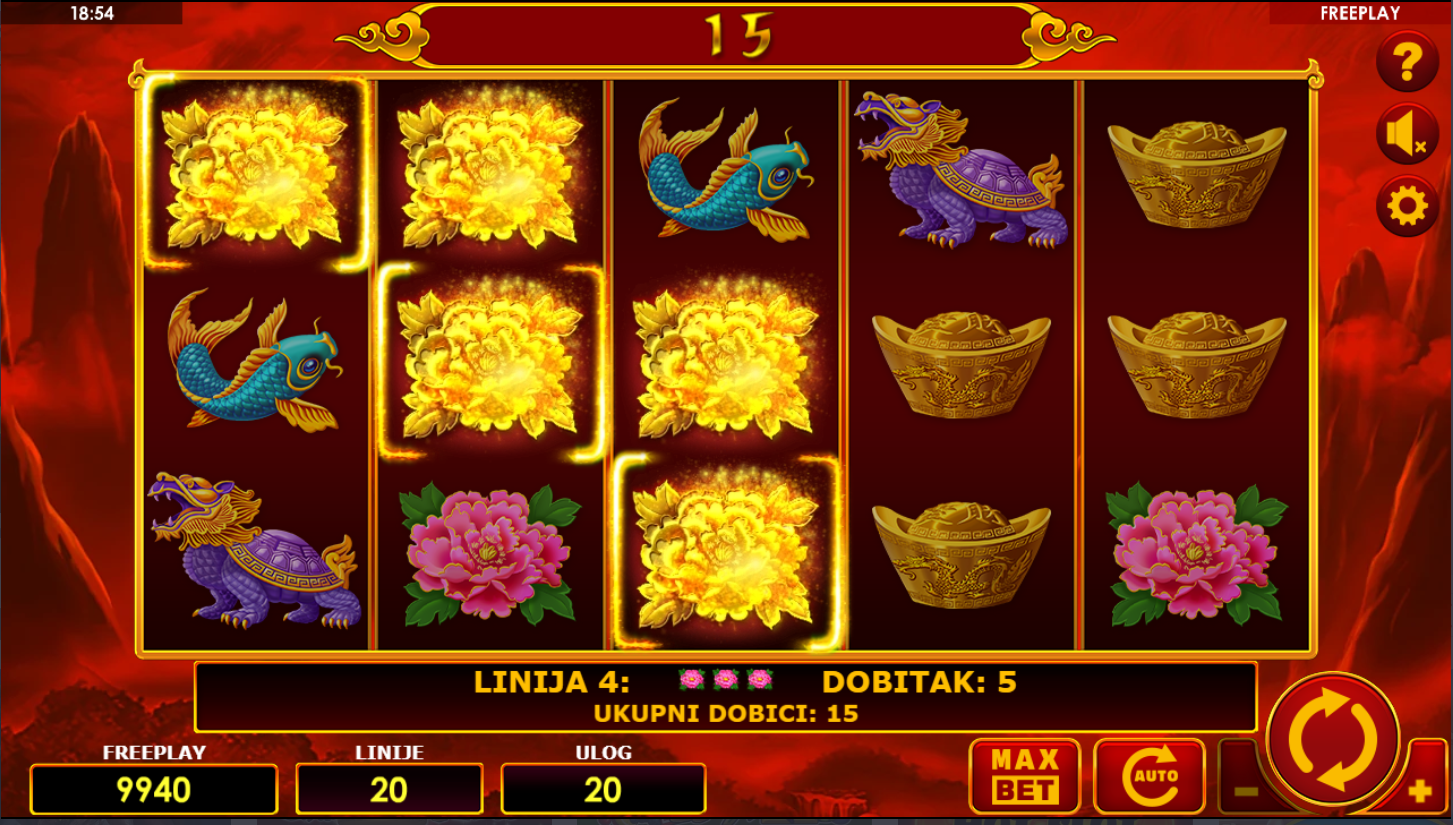Viewport: 1453px width, 825px height.
Task: Spin the reels with the circular arrows button
Action: (1332, 741)
